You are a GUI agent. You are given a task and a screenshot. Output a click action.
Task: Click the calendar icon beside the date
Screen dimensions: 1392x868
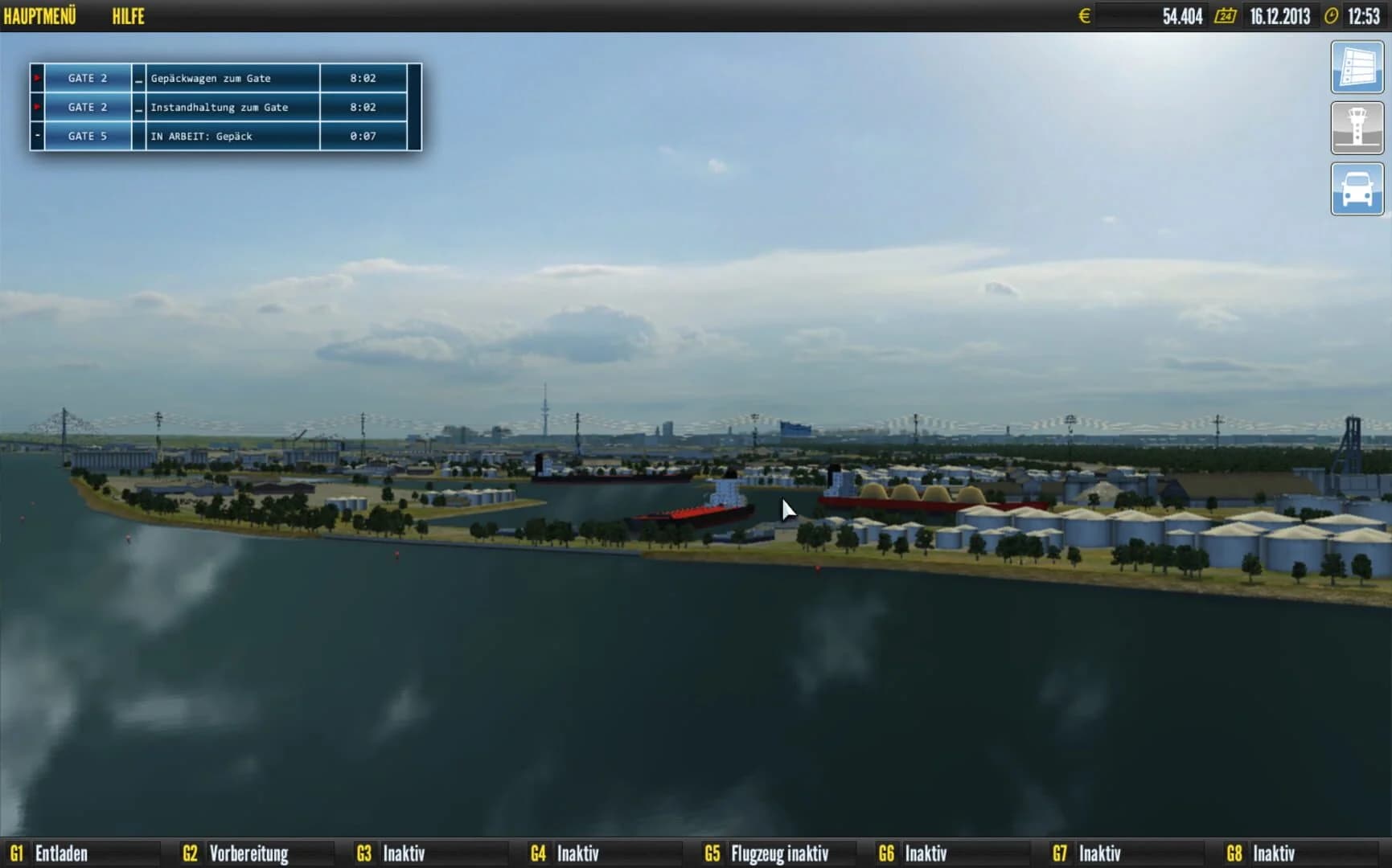(x=1223, y=14)
